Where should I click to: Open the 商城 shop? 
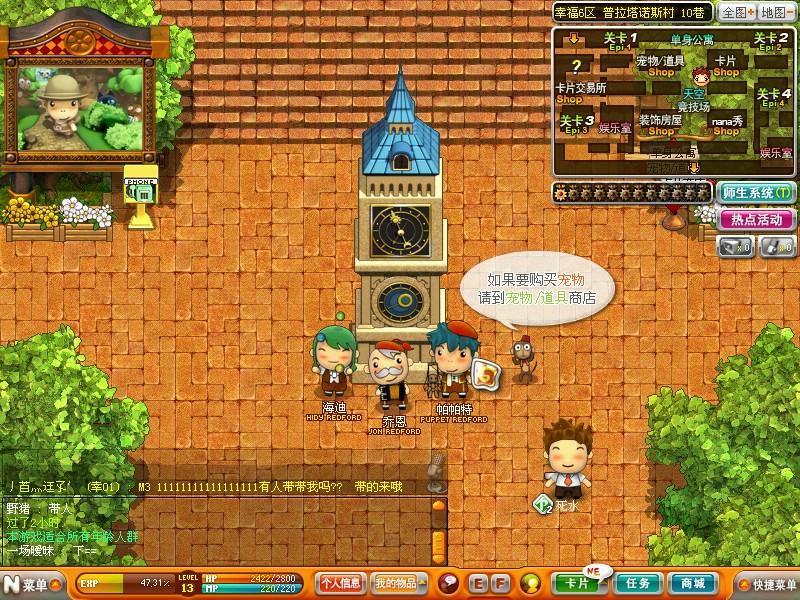693,584
